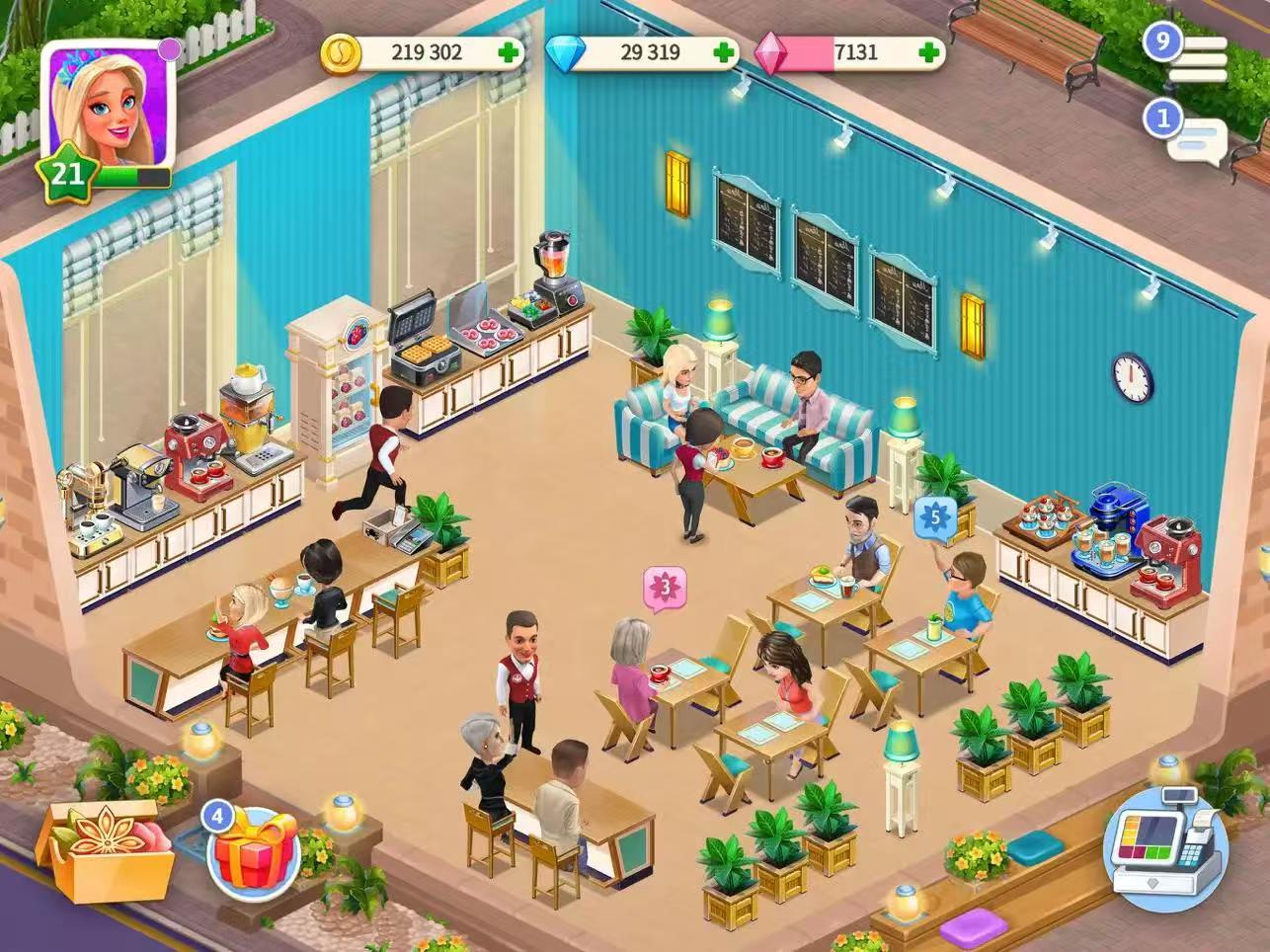
Task: Open the hamburger main menu
Action: pos(1197,60)
